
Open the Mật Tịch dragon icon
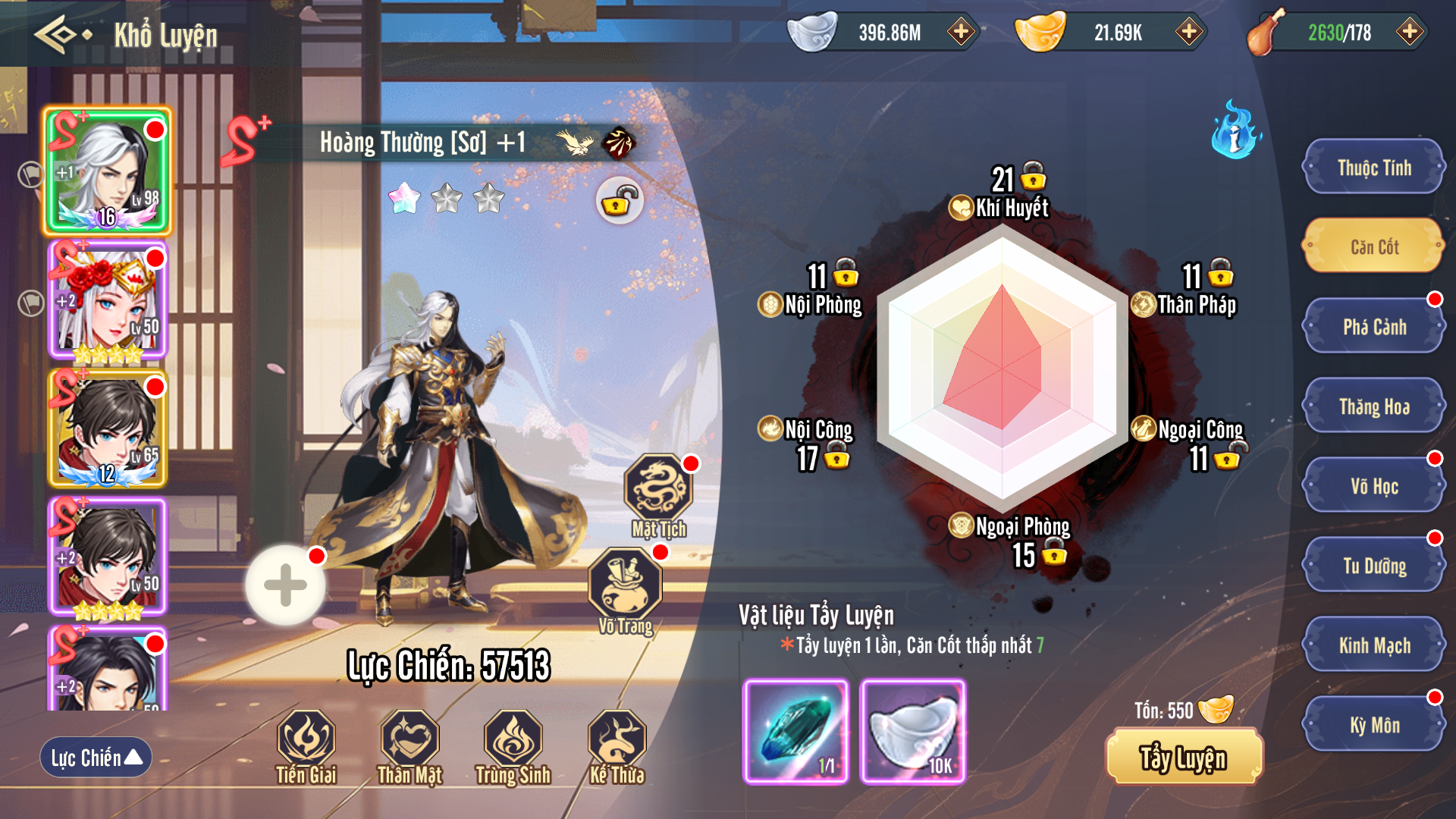(658, 489)
